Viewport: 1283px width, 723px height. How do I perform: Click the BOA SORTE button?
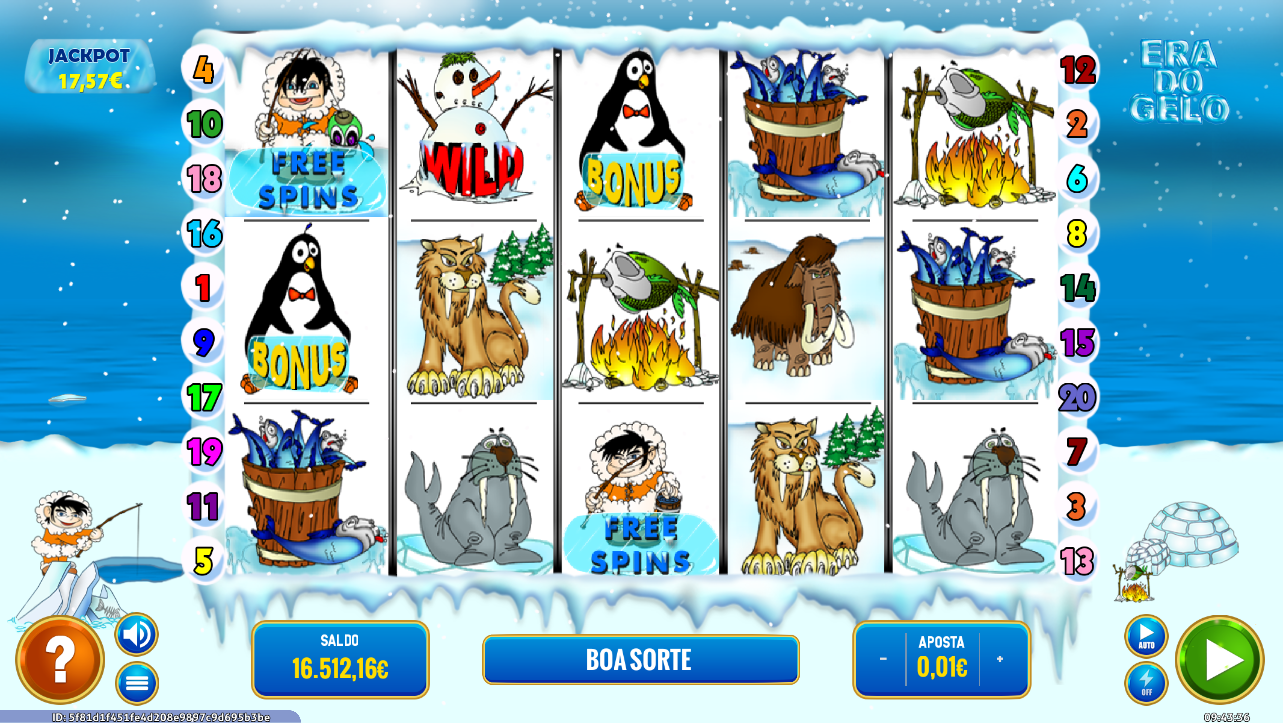(x=640, y=659)
